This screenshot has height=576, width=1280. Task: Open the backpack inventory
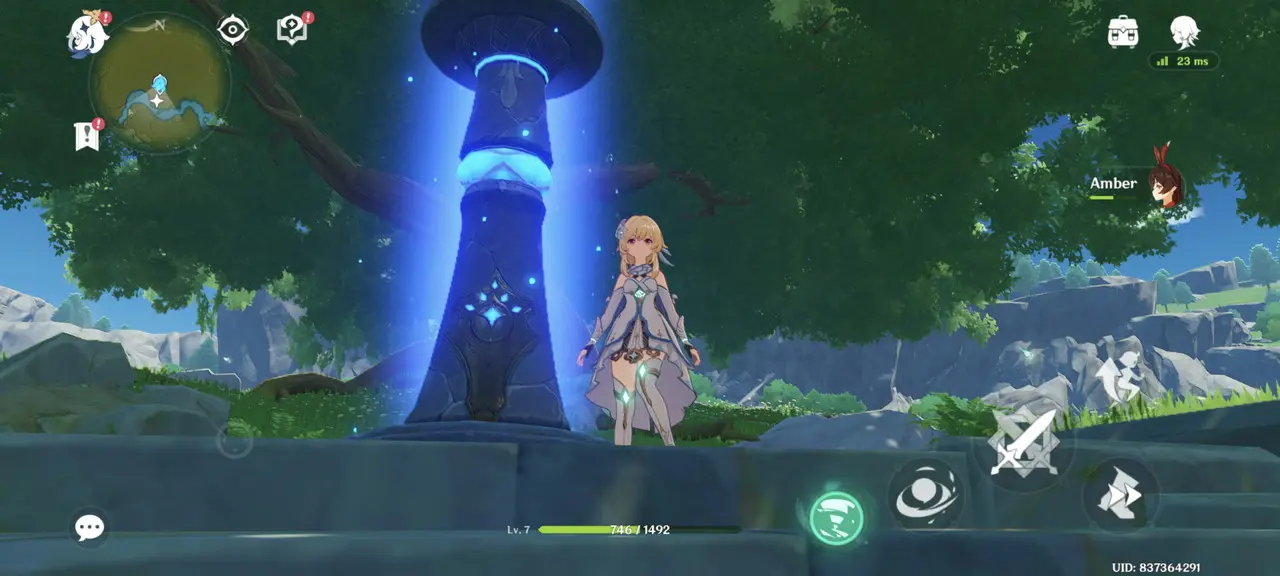[x=1124, y=32]
